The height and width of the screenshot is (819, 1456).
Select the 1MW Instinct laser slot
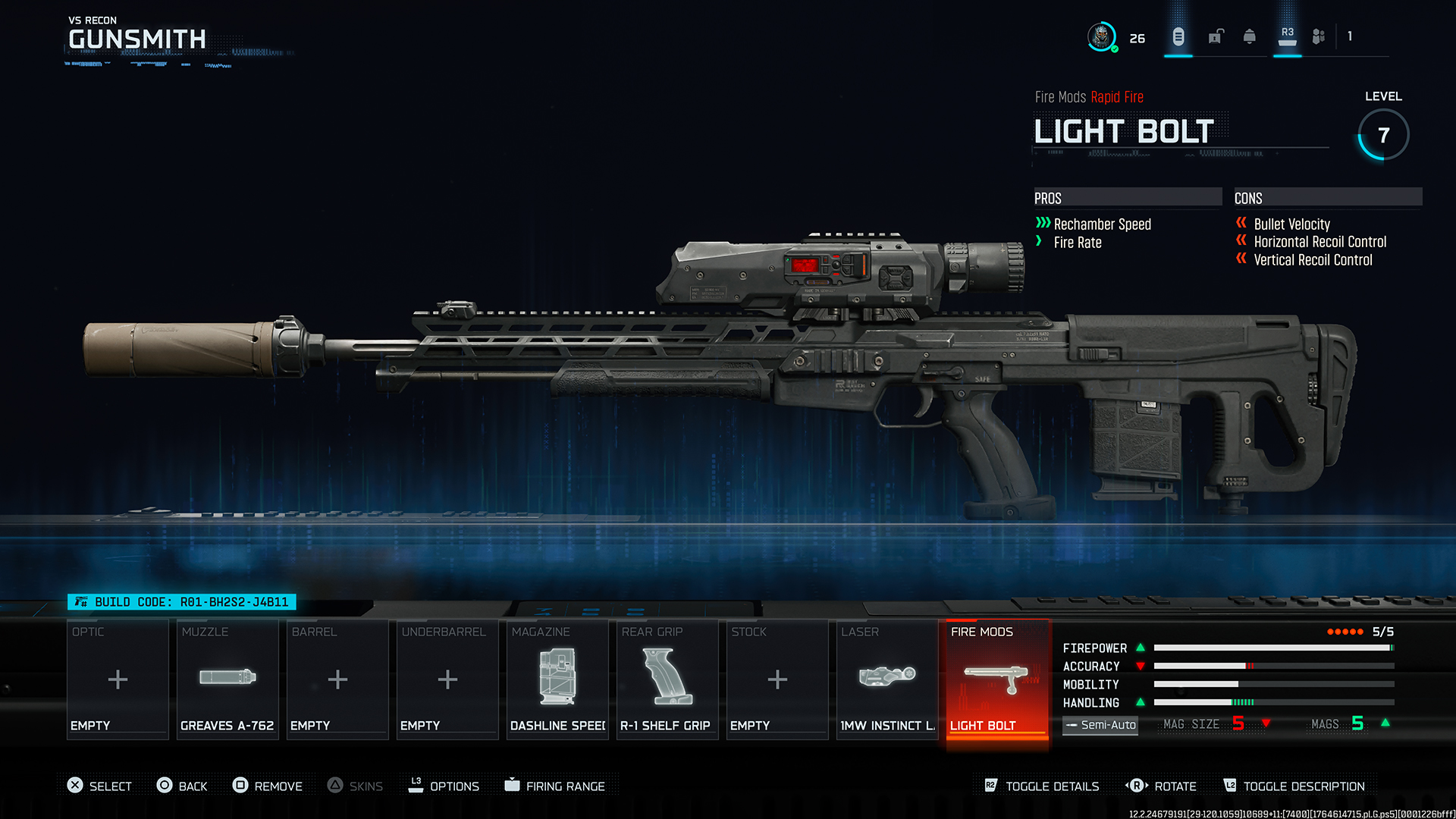[x=887, y=679]
